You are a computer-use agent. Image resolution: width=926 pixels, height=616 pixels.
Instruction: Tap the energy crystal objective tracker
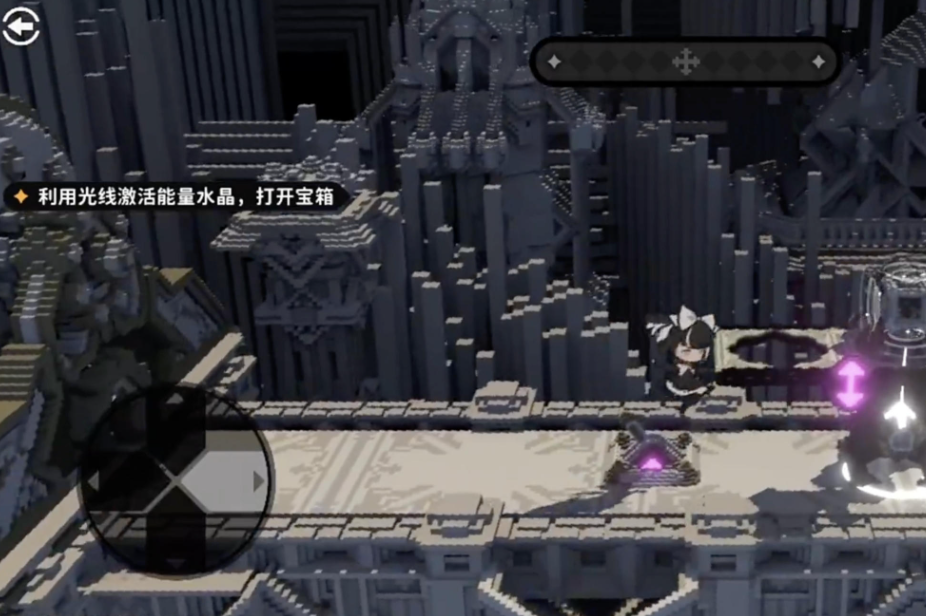pos(177,197)
